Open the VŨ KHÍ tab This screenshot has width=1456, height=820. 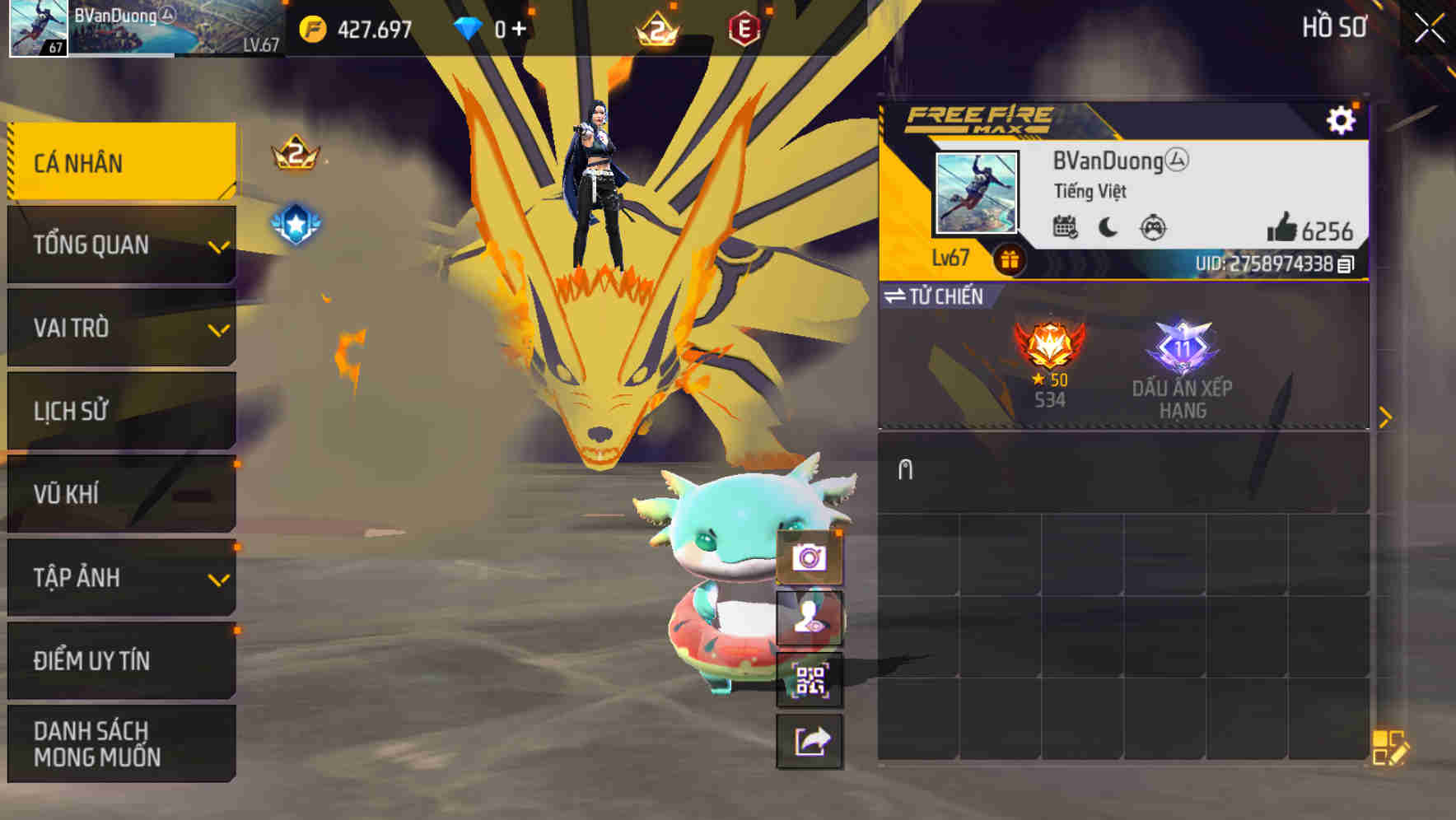[x=121, y=494]
